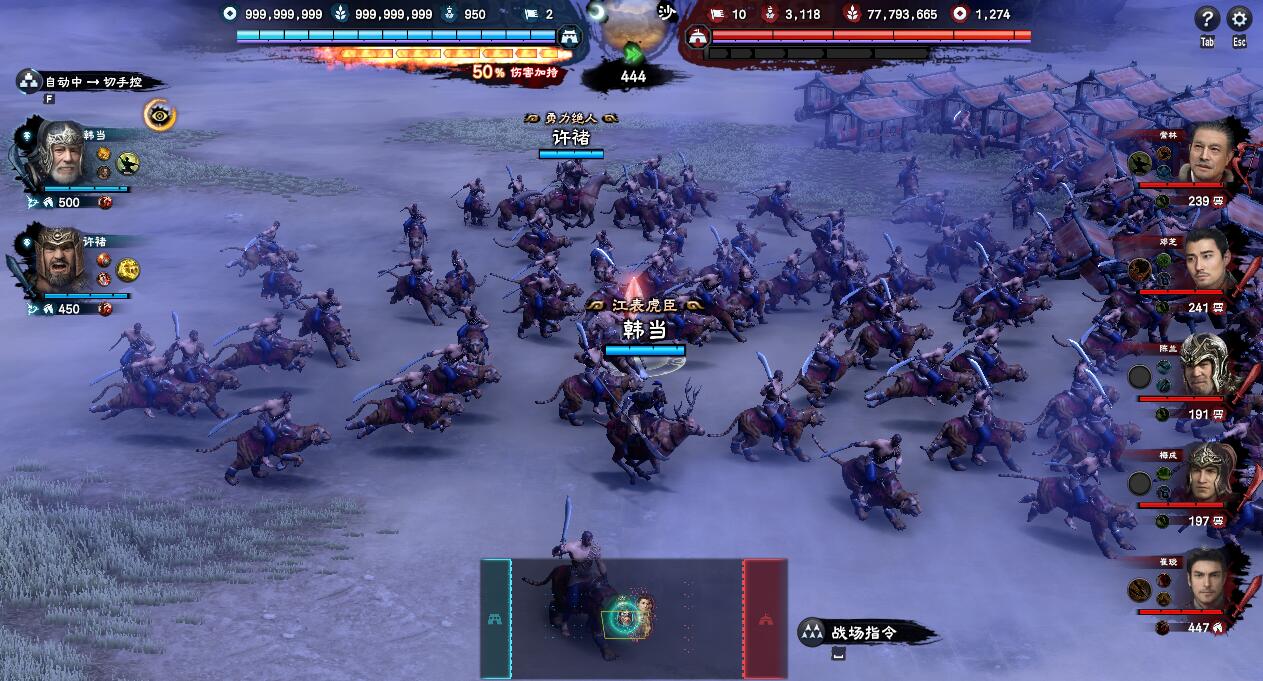Switch from auto to manual control
The height and width of the screenshot is (681, 1263).
(x=89, y=83)
